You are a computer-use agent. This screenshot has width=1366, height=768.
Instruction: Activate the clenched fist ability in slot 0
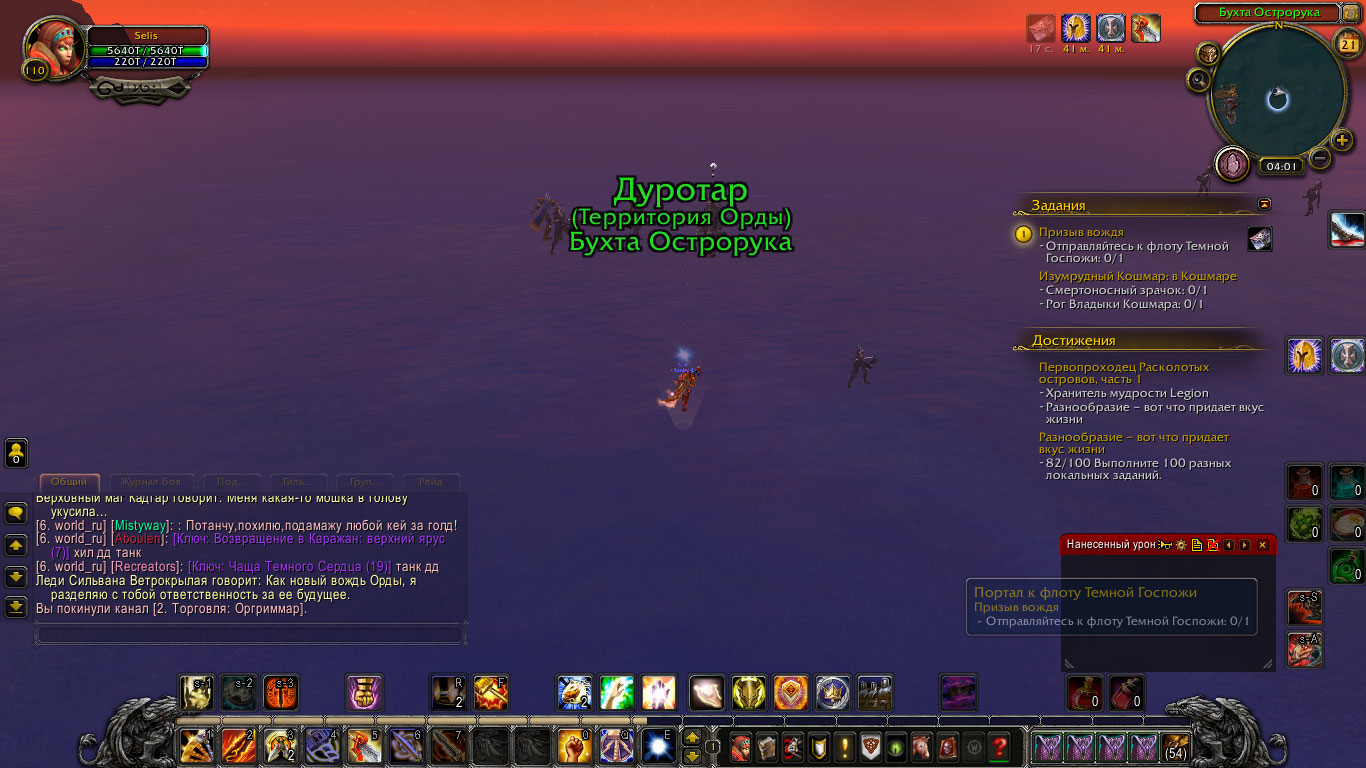[x=573, y=746]
